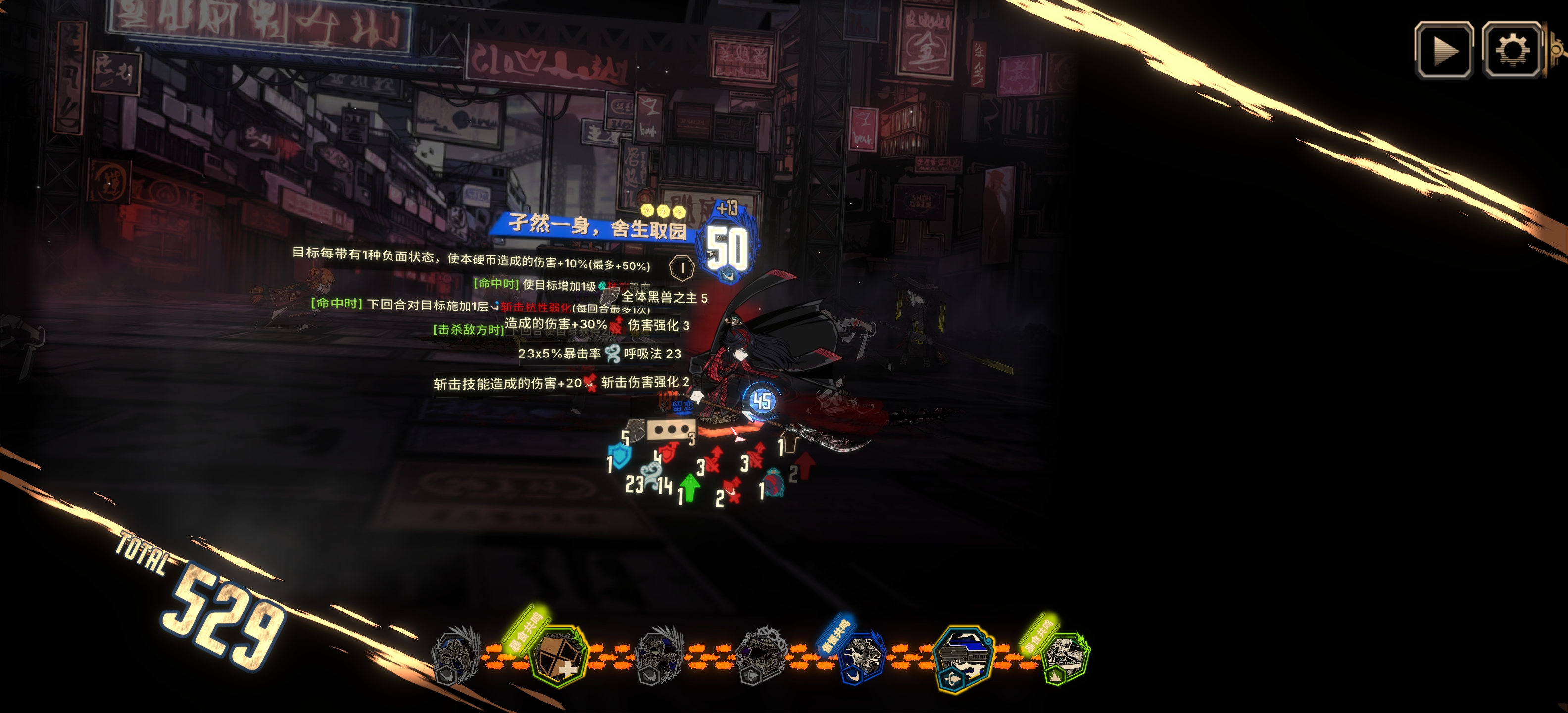Click the play speed arrow button
Image resolution: width=1568 pixels, height=713 pixels.
[x=1443, y=51]
